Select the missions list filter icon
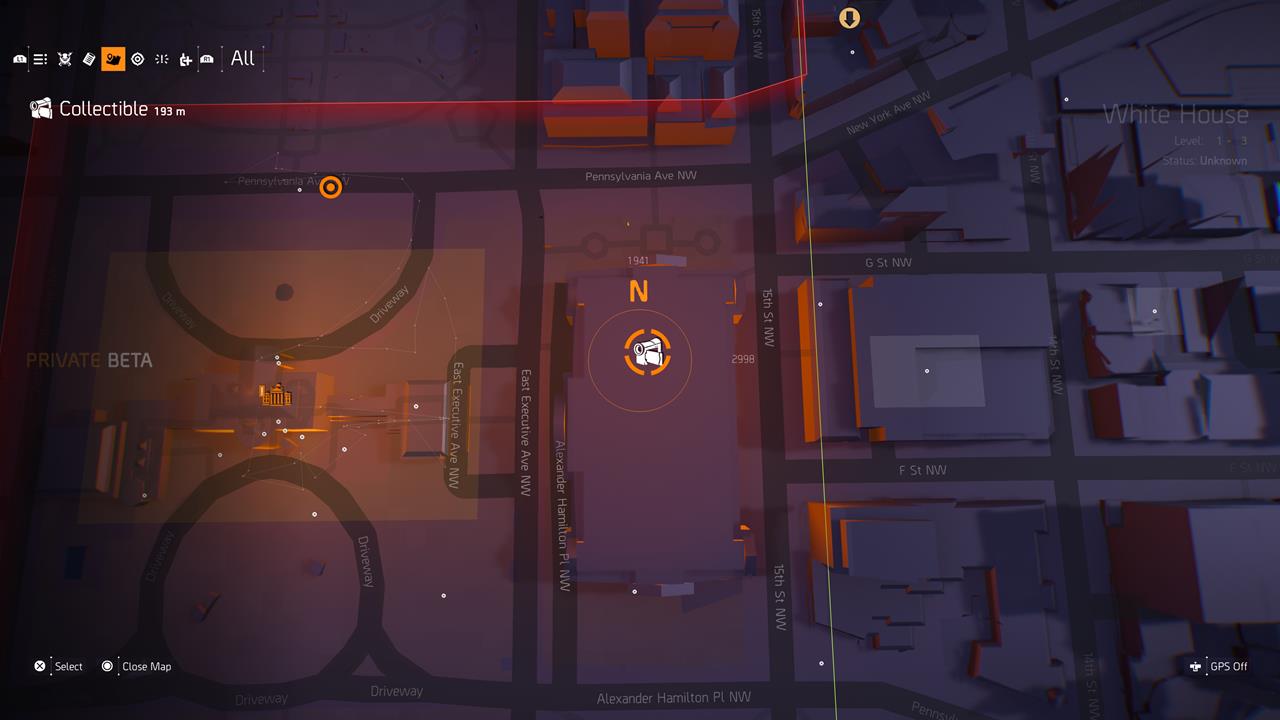The image size is (1280, 720). [40, 58]
